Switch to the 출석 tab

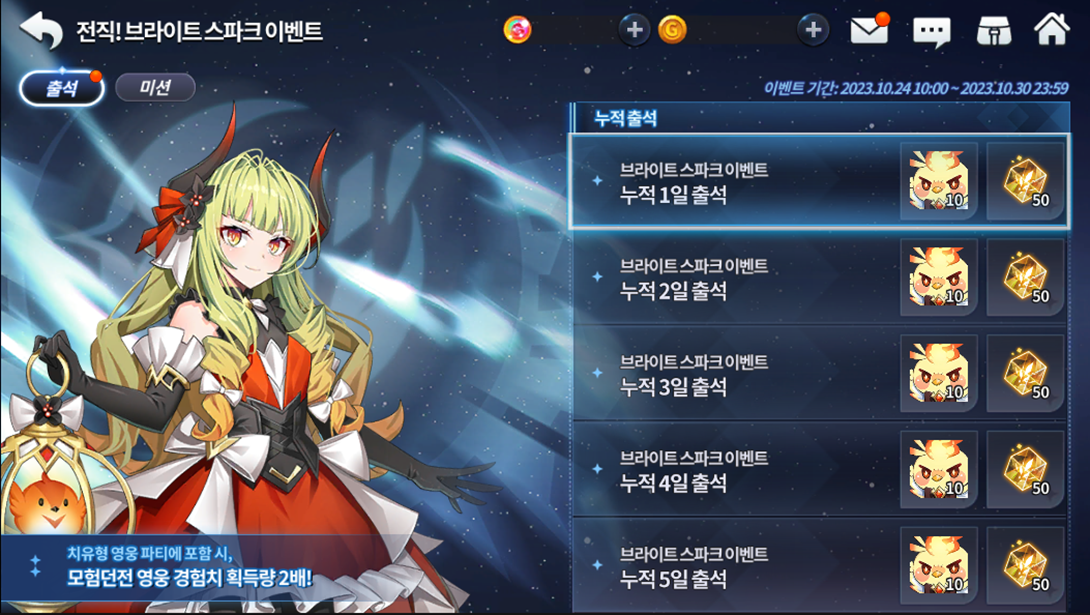point(62,88)
